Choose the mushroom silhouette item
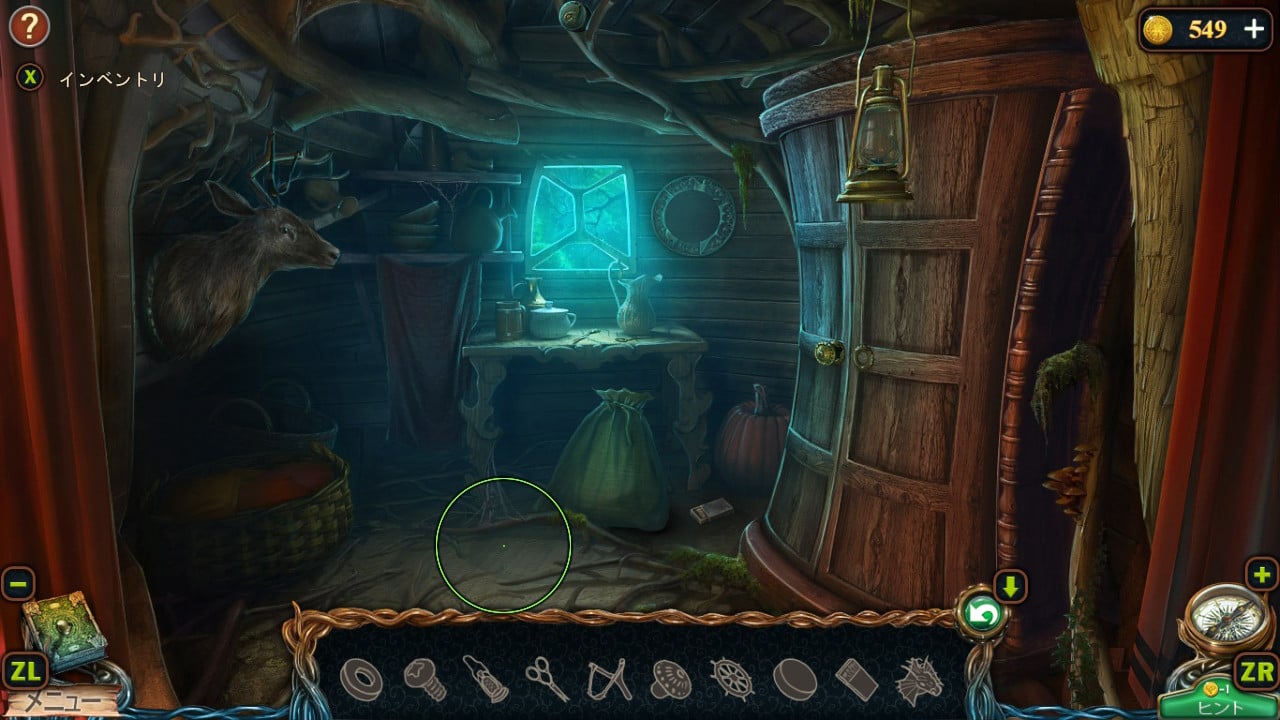1280x720 pixels. 671,680
